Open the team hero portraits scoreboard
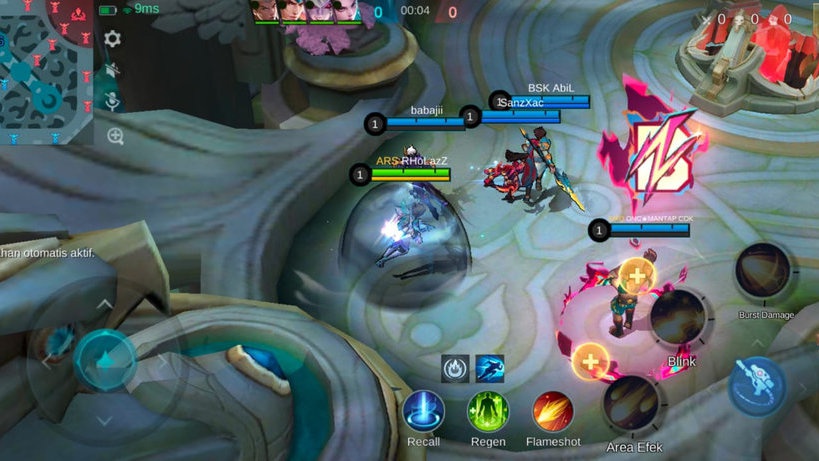This screenshot has width=819, height=461. pyautogui.click(x=306, y=11)
